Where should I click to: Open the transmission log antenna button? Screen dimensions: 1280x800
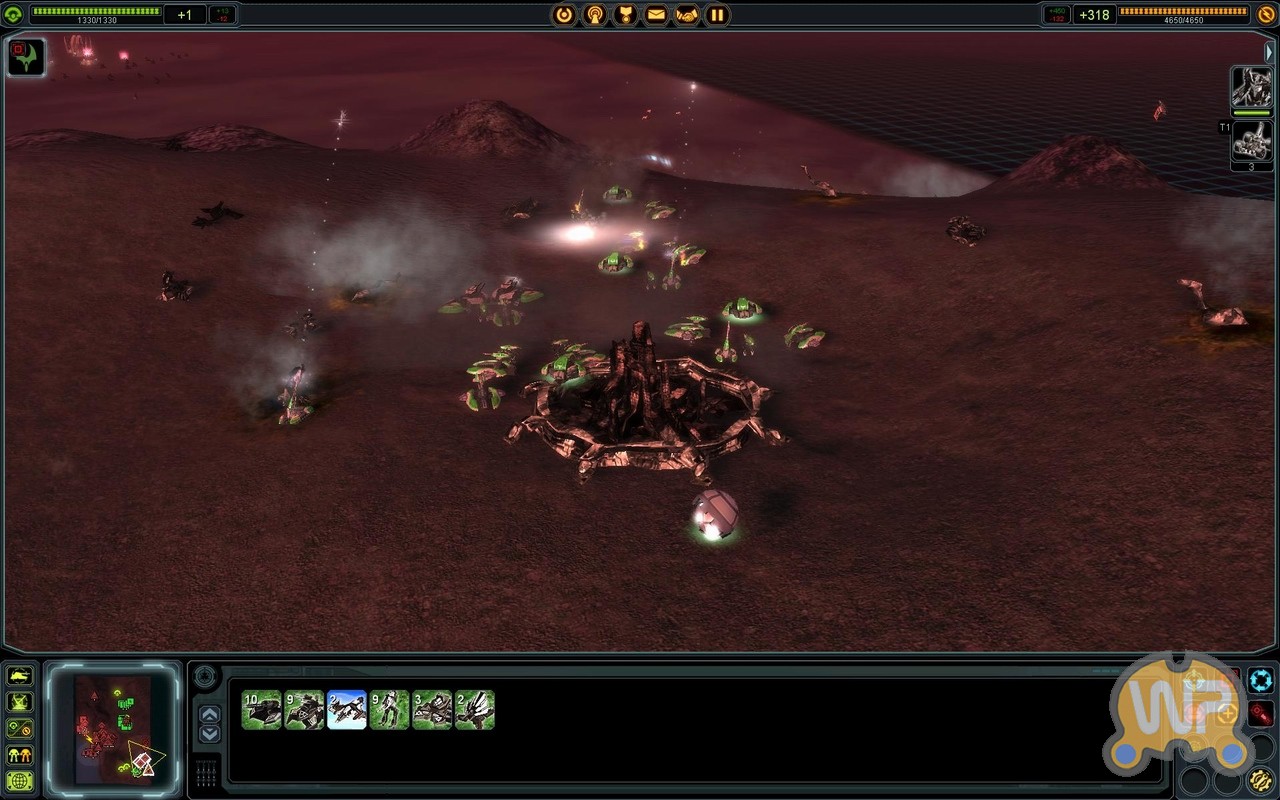[x=595, y=15]
